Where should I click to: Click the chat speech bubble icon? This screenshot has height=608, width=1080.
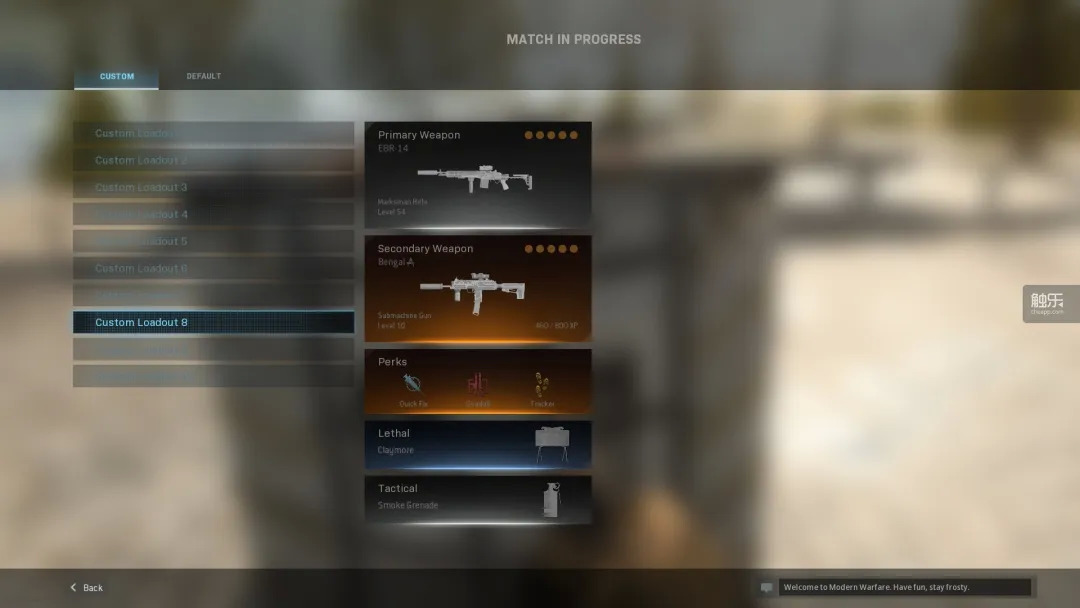pyautogui.click(x=767, y=588)
